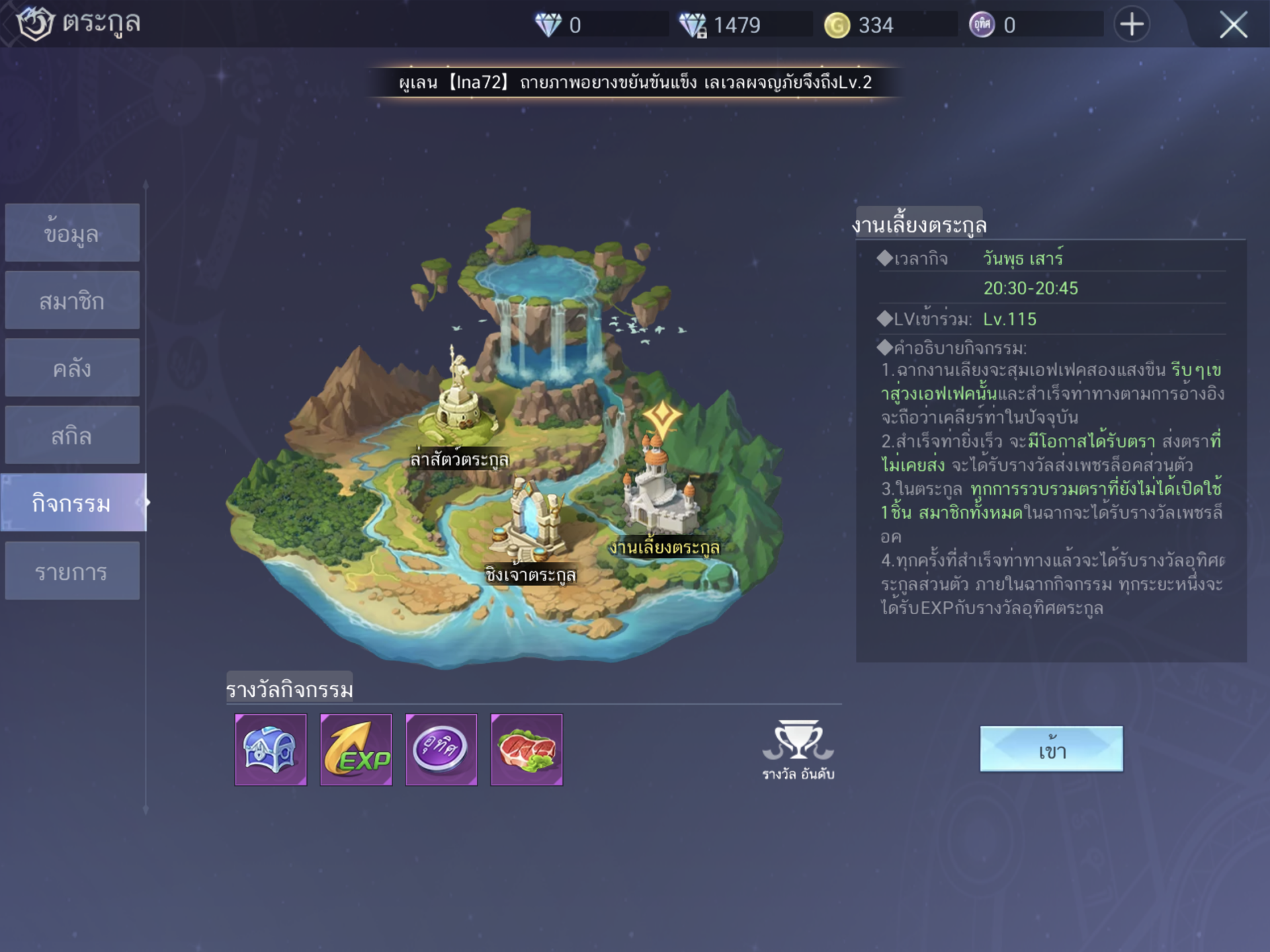Switch to the ข้อมูล tab
1270x952 pixels.
(x=72, y=232)
